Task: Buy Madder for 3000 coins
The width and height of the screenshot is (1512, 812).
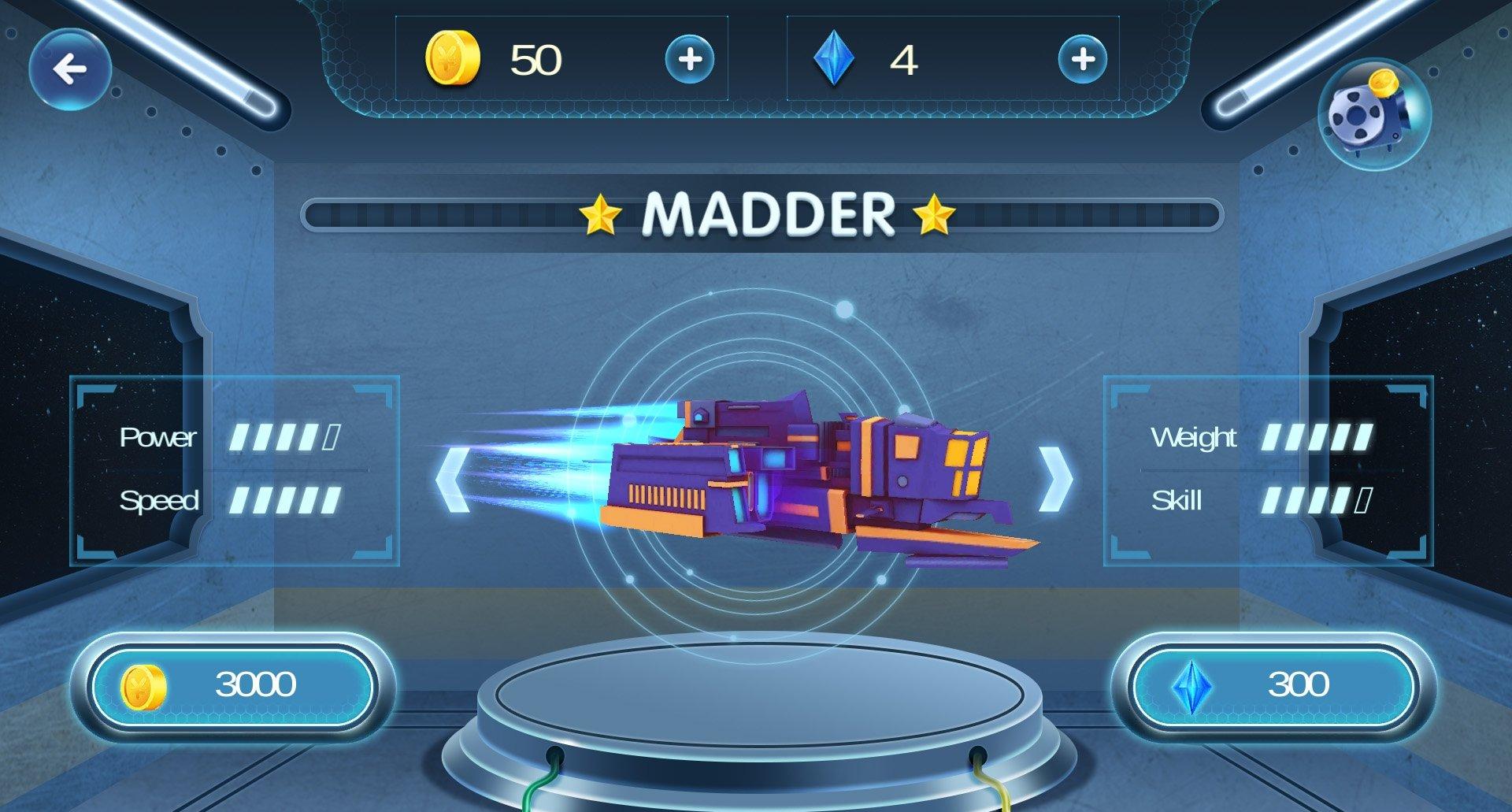Action: click(232, 685)
